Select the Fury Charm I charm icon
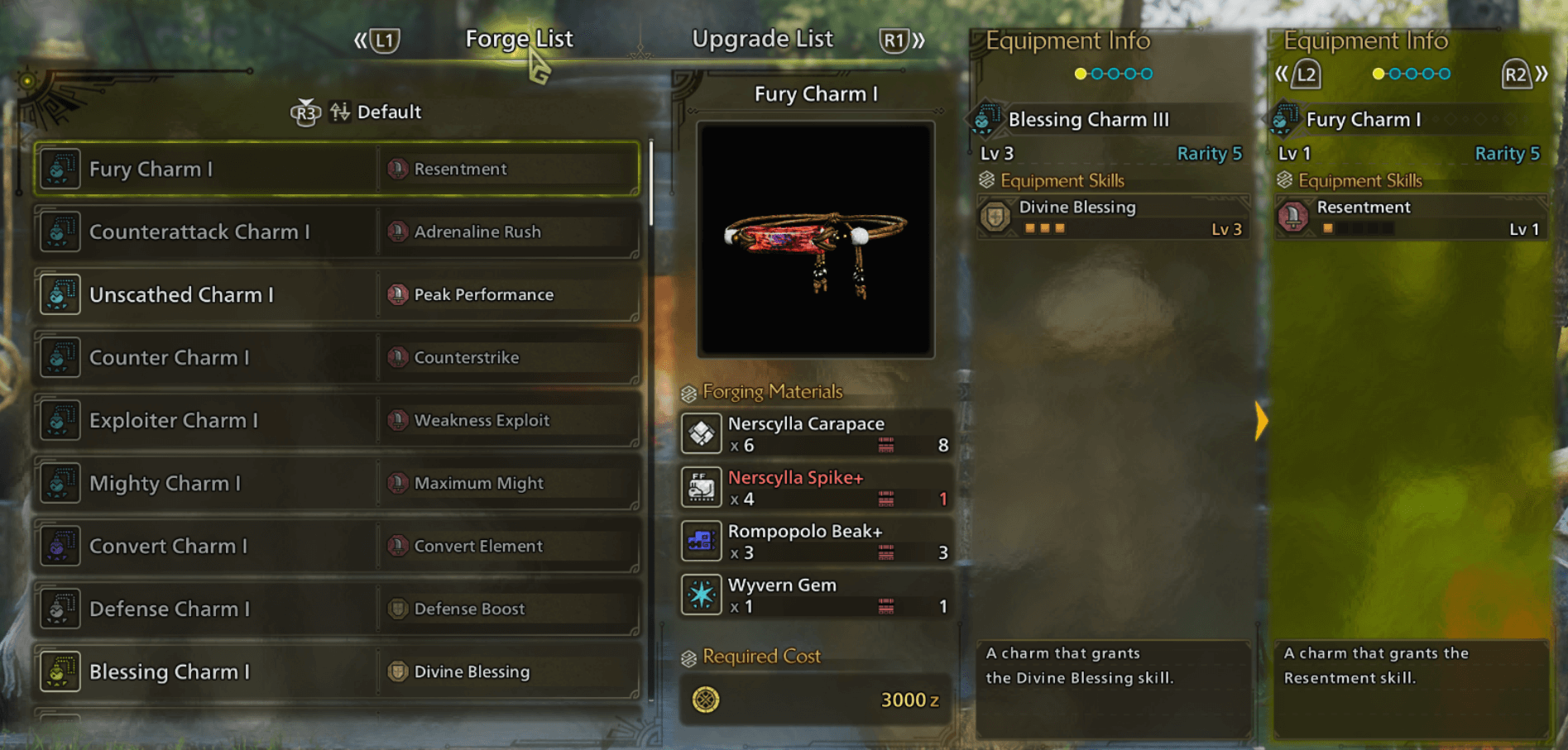The height and width of the screenshot is (750, 1568). [x=60, y=169]
